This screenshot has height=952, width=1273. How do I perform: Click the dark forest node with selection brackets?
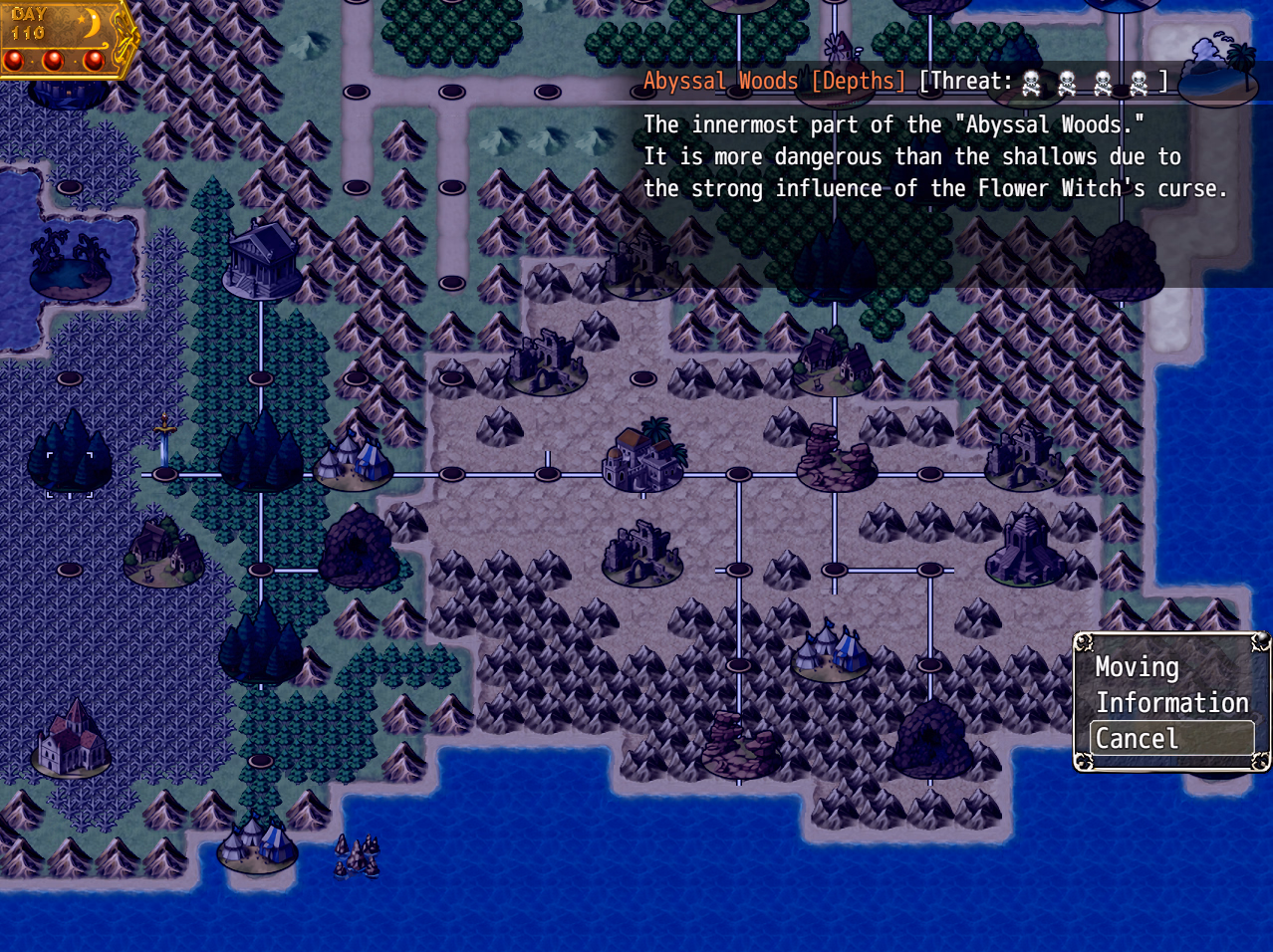[x=70, y=456]
